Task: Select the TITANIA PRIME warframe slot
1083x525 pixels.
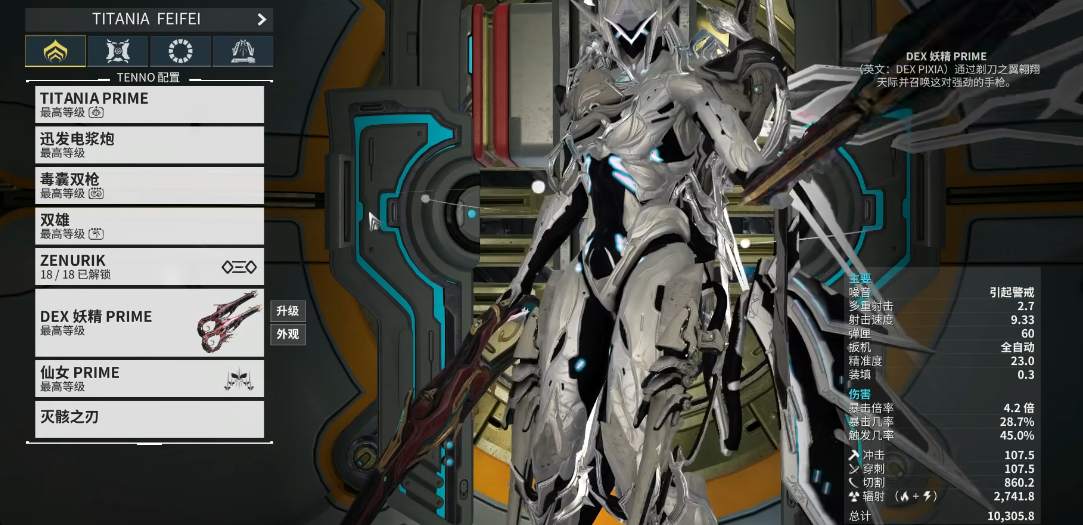Action: pos(150,104)
